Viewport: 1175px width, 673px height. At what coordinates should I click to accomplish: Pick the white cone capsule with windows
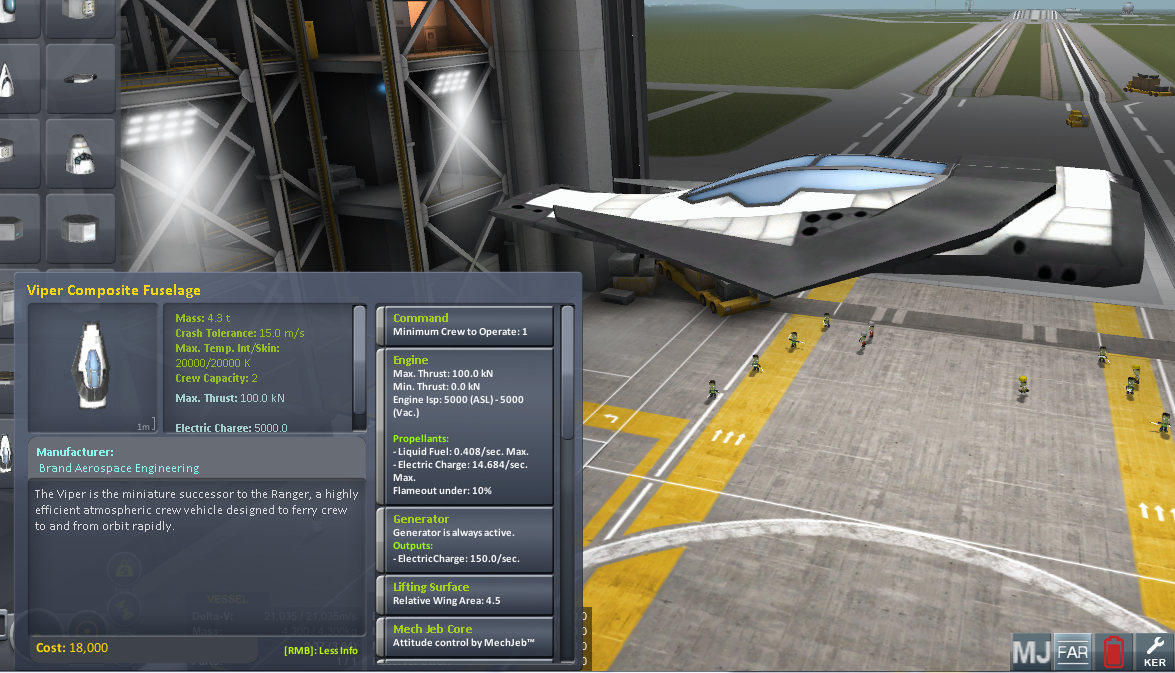coord(81,154)
